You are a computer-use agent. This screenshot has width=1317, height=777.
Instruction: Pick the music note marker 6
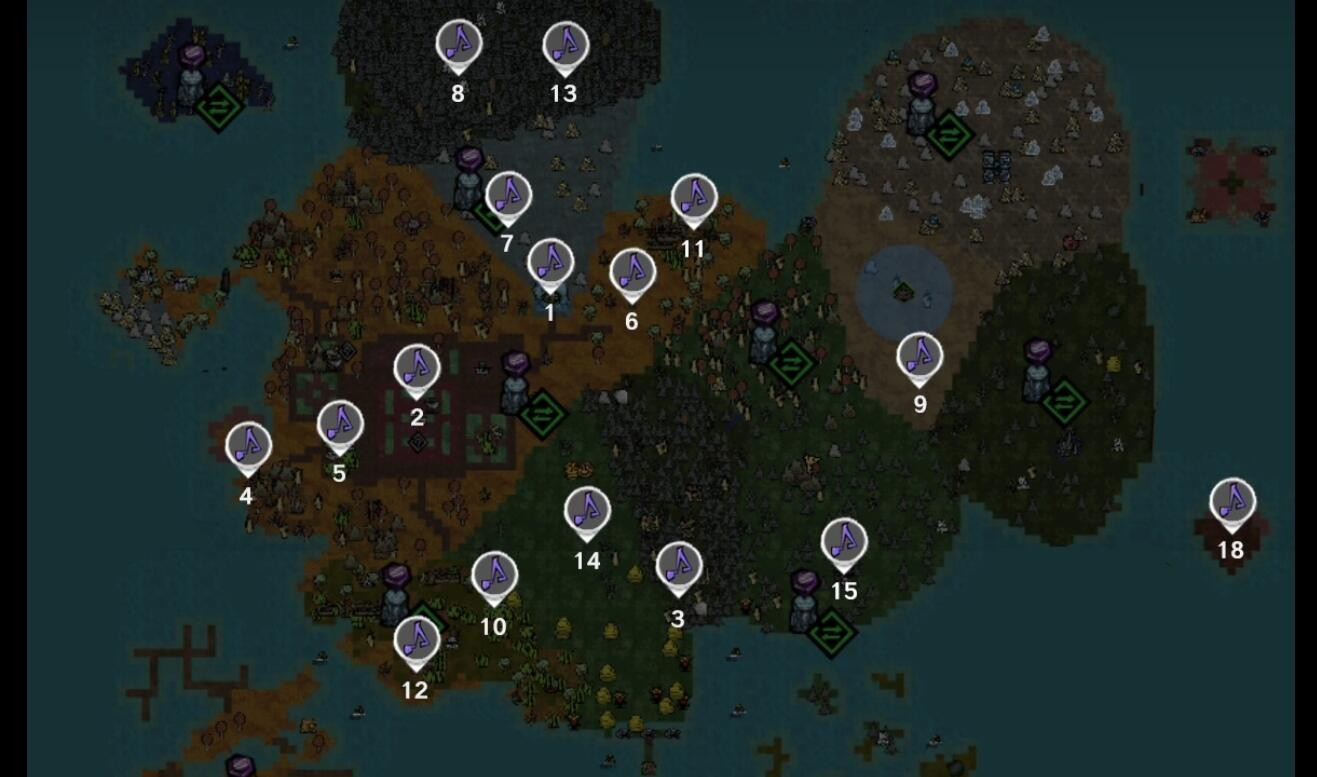click(632, 272)
